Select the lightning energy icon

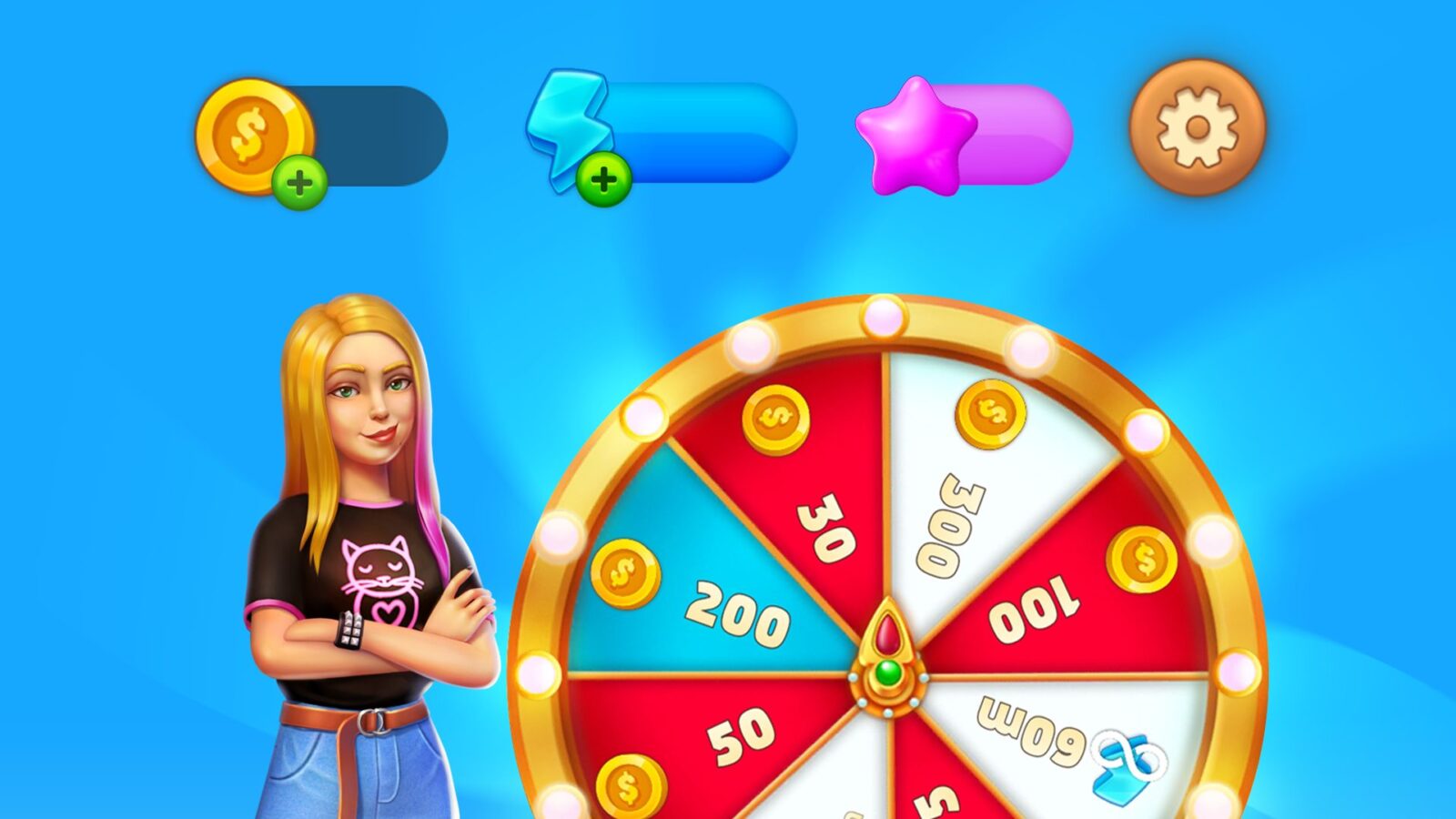click(x=569, y=127)
